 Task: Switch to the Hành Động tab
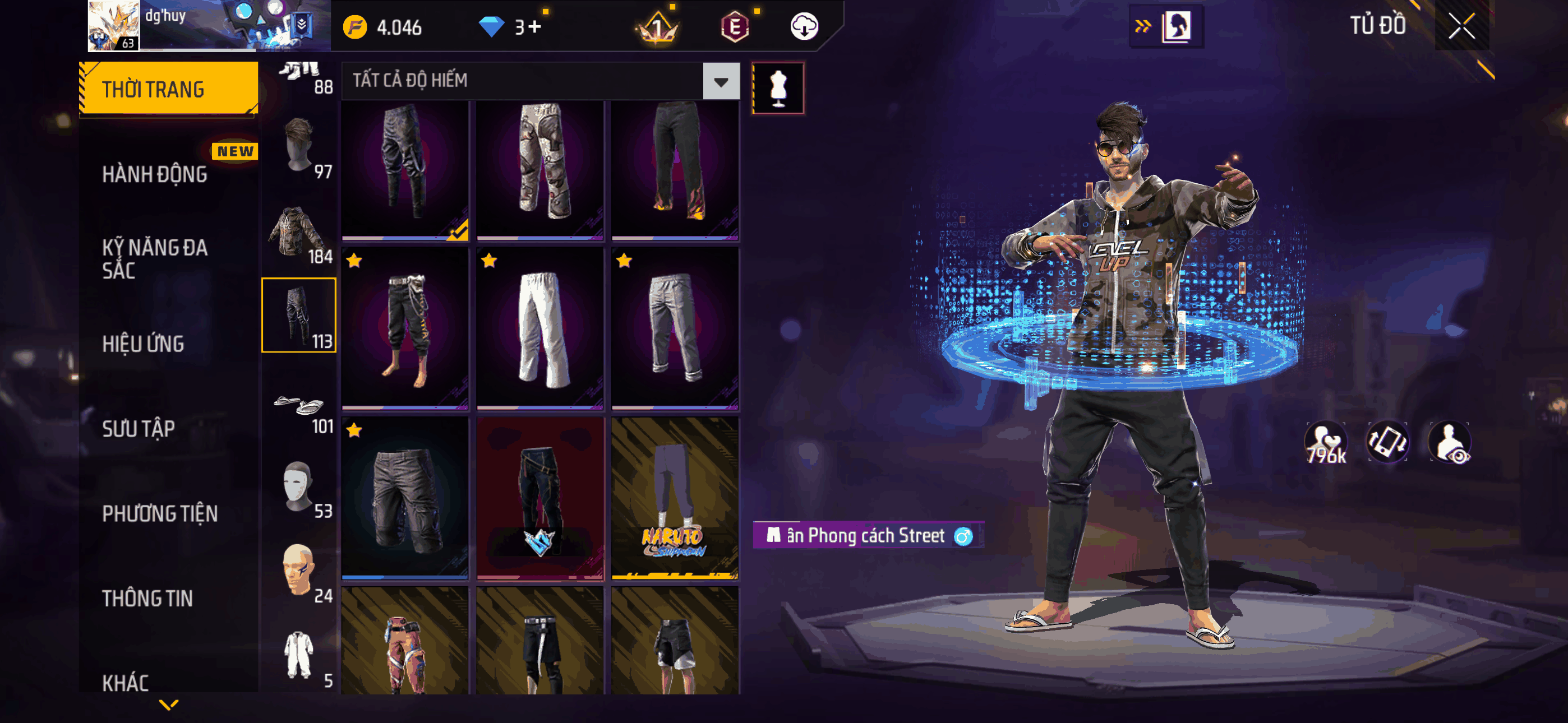[x=155, y=174]
